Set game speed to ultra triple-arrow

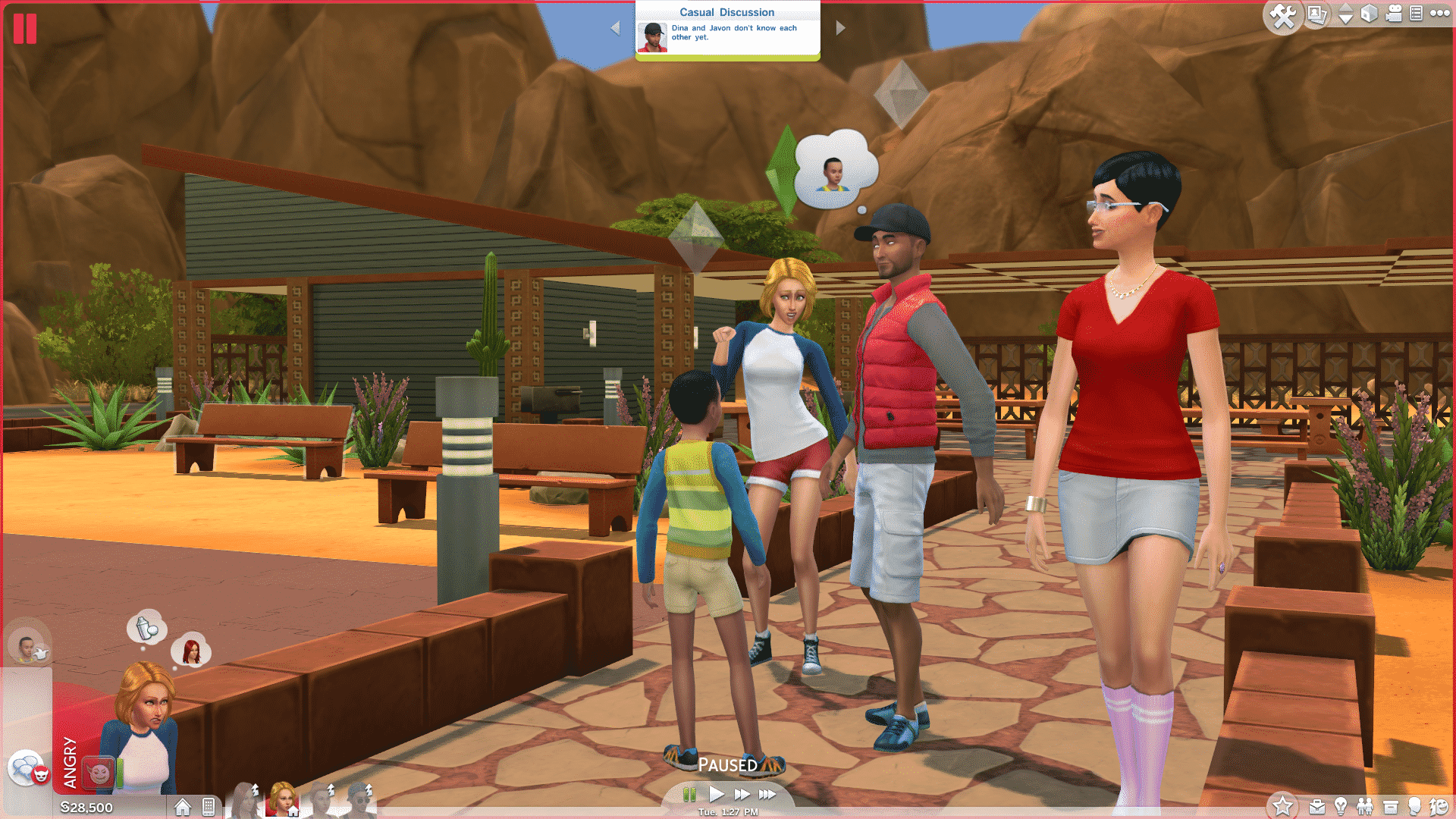pos(767,794)
